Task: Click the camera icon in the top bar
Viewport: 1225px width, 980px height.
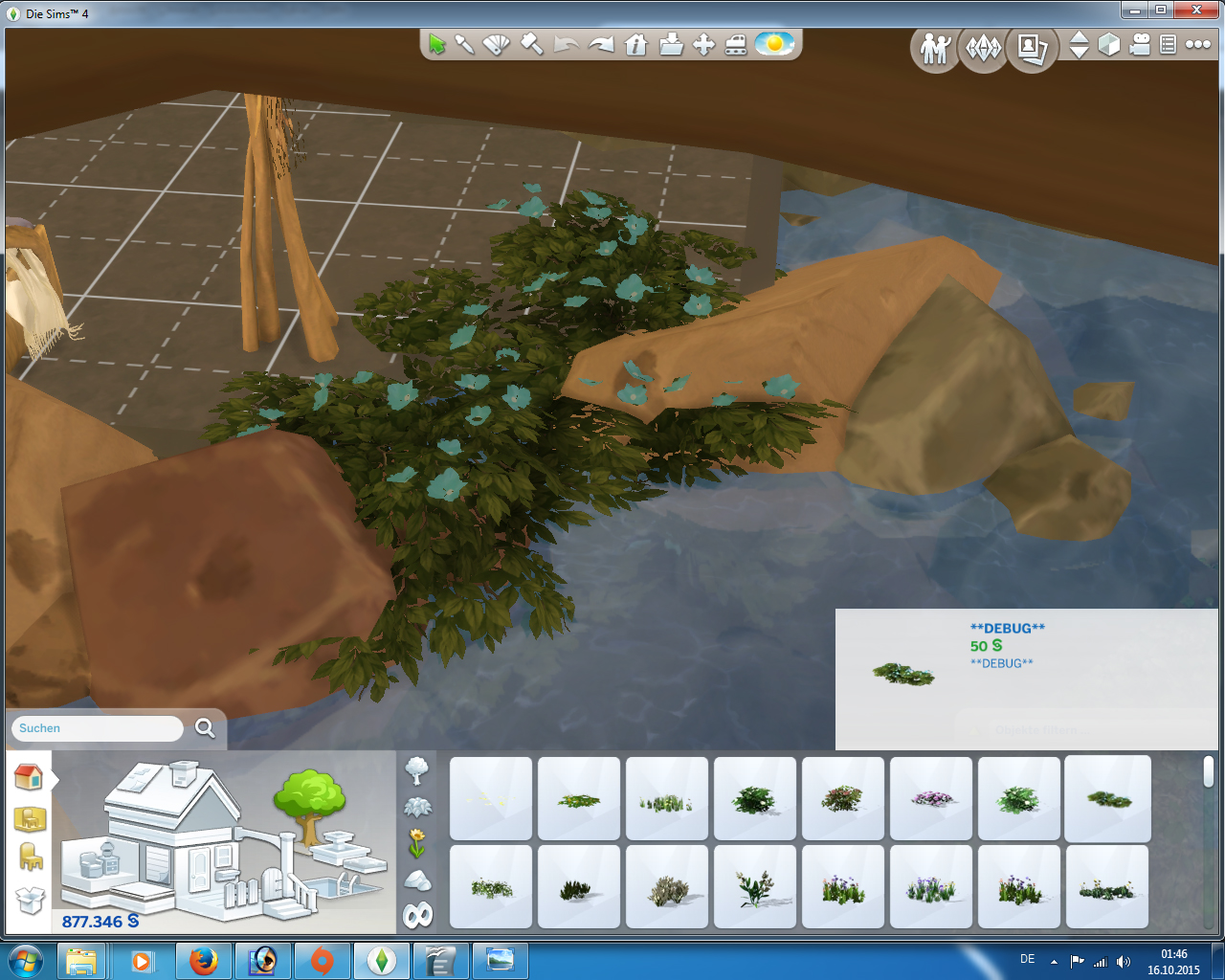Action: pyautogui.click(x=1139, y=44)
